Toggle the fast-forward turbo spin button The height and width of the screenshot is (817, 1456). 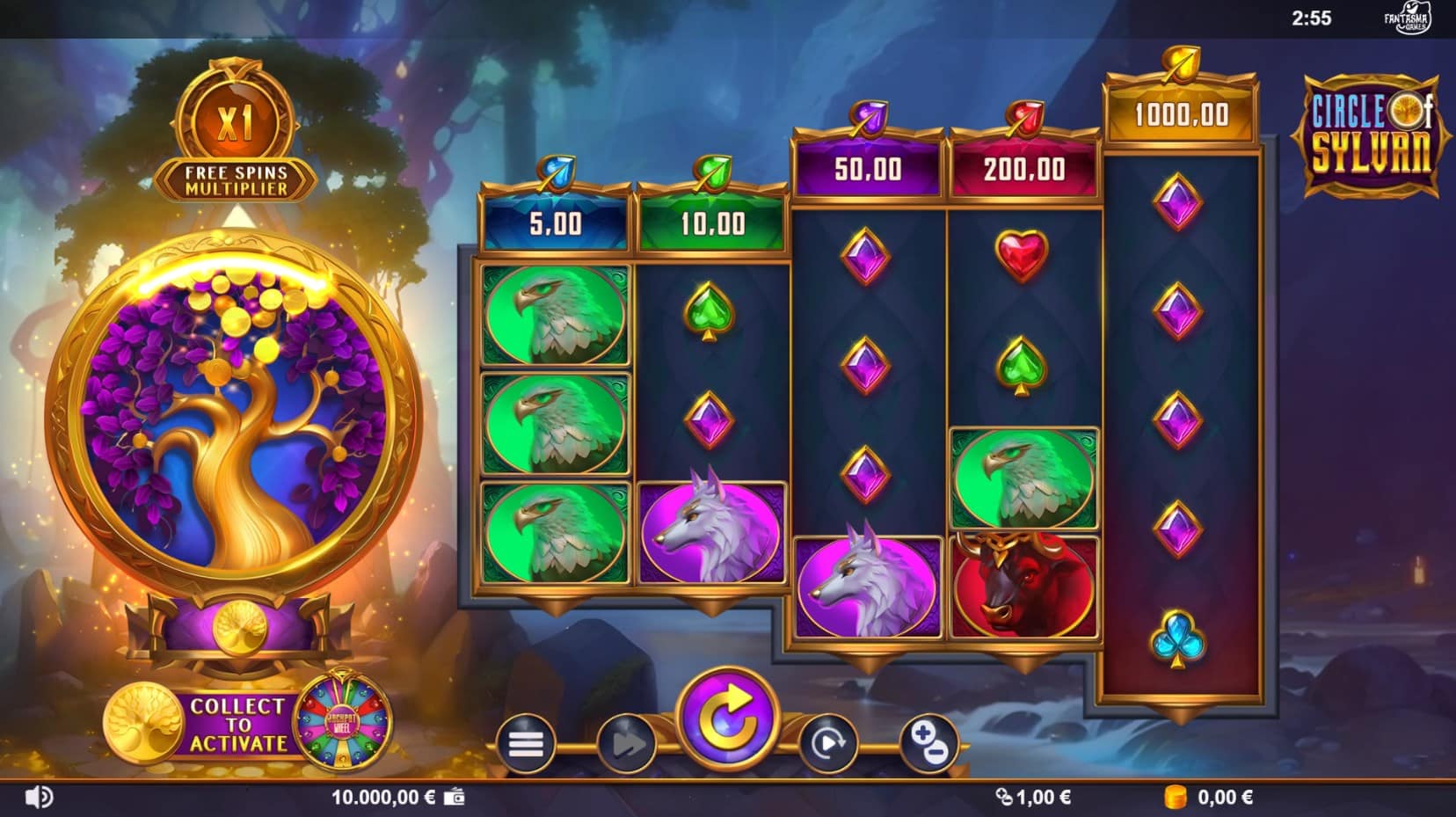point(626,744)
